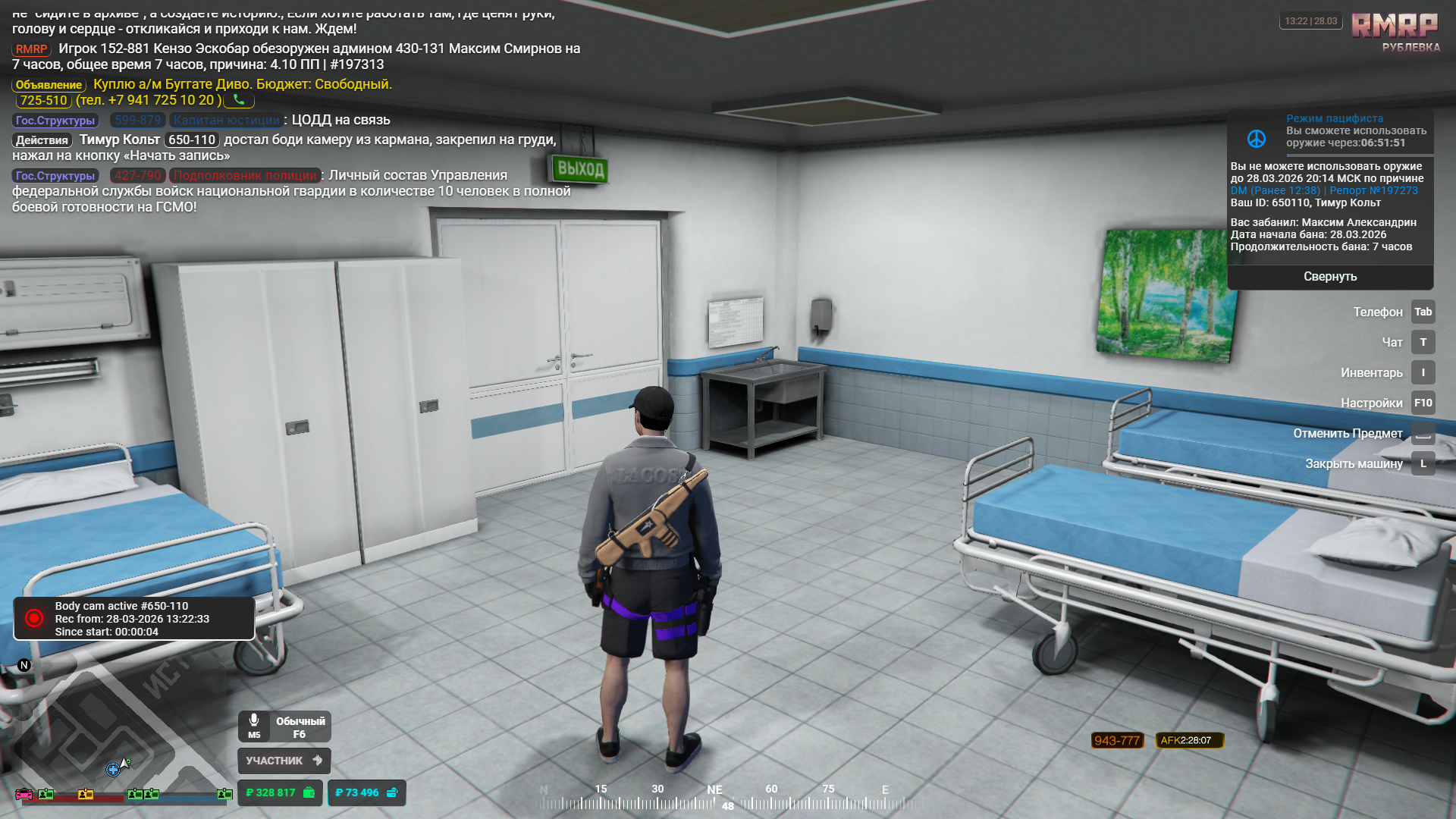Select the 599-879 ID tag in chat
This screenshot has width=1456, height=819.
click(x=138, y=120)
